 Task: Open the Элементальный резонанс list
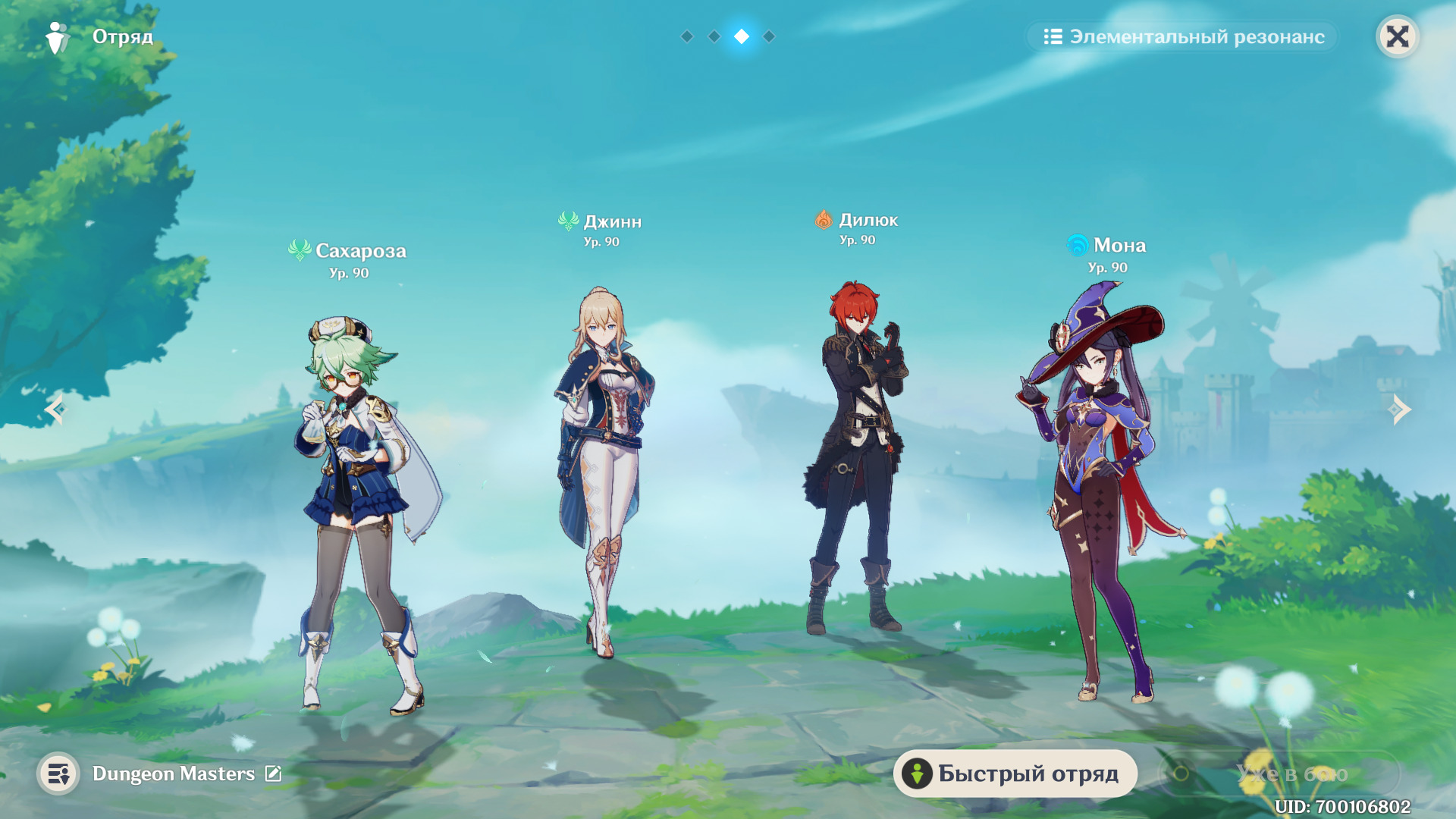pyautogui.click(x=1183, y=36)
